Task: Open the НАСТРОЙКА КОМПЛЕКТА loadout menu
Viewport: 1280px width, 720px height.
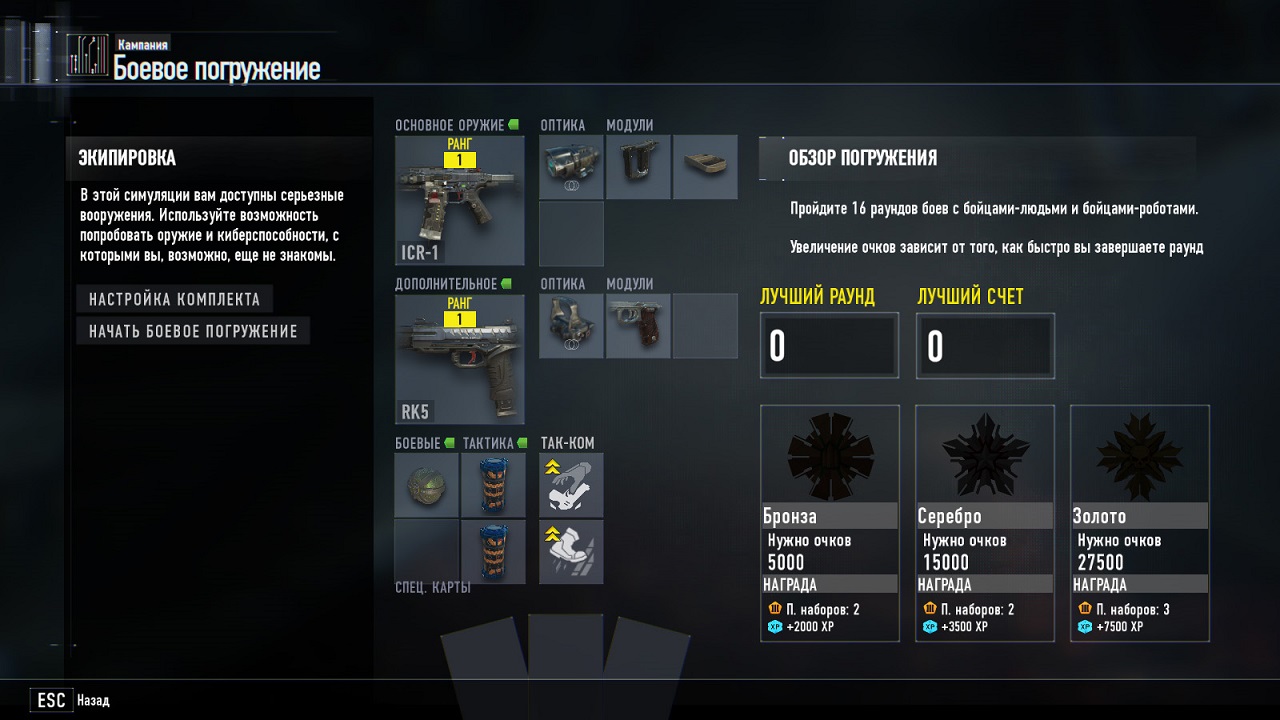Action: 174,299
